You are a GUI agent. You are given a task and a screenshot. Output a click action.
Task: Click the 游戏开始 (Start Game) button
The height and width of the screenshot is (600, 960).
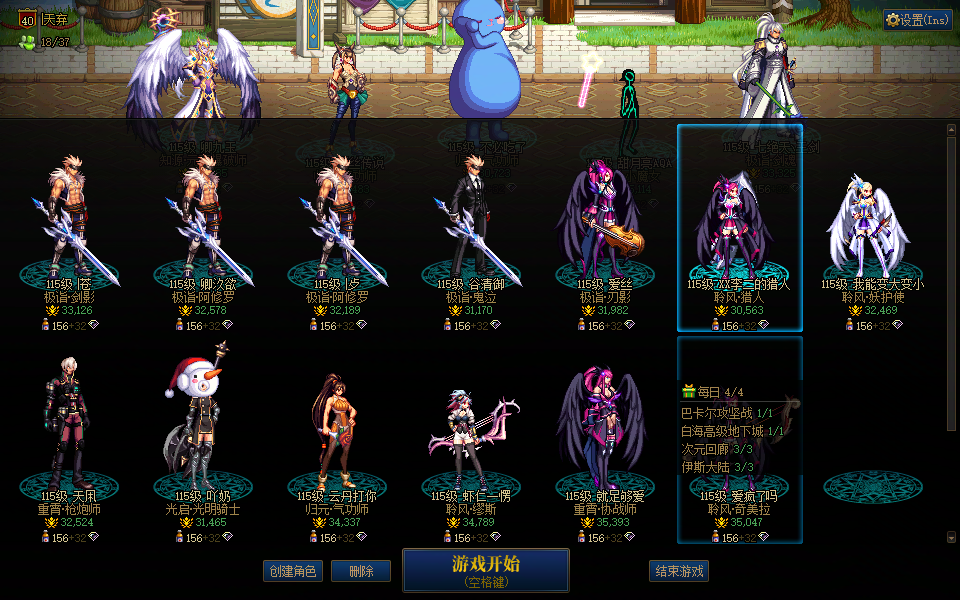click(x=485, y=570)
